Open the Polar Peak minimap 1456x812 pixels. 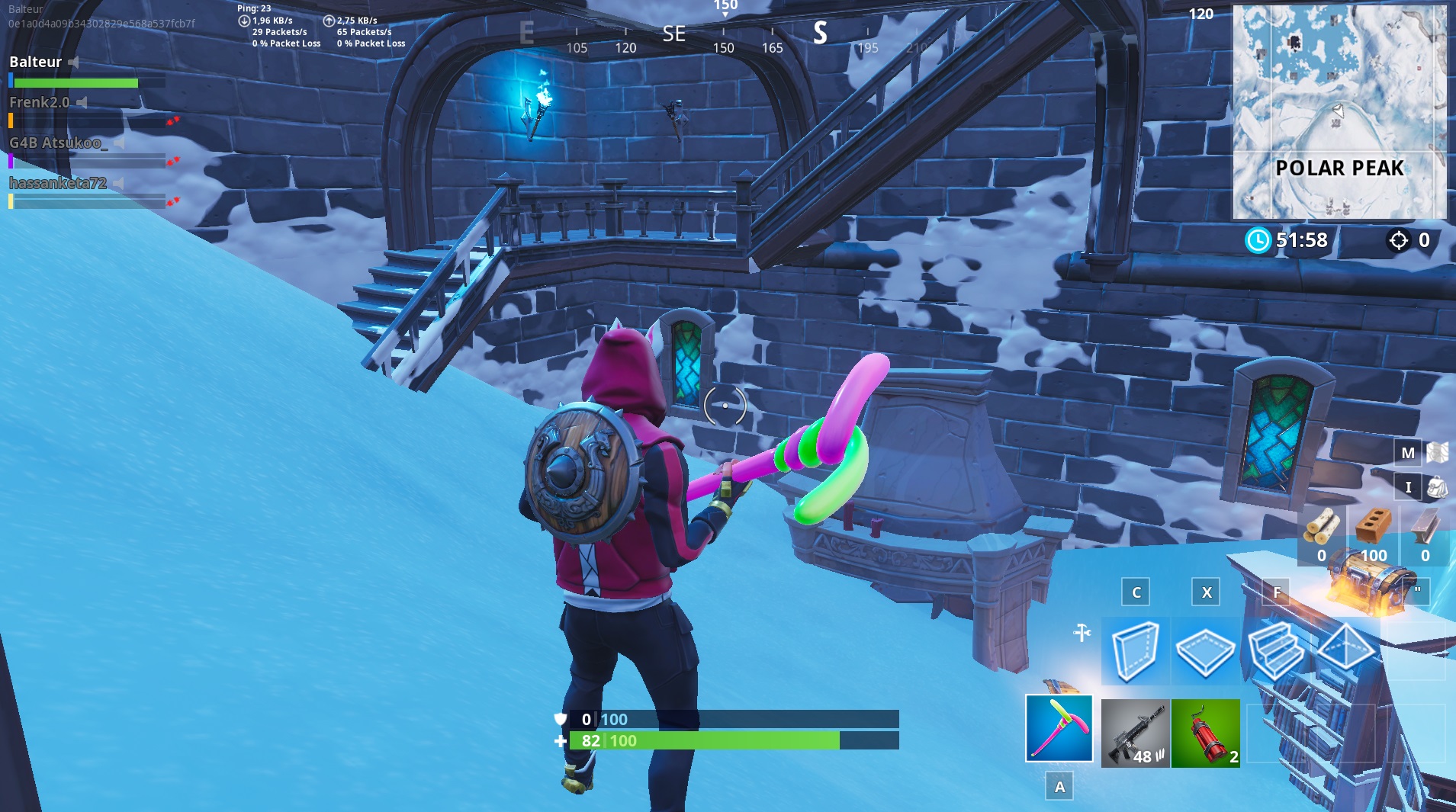click(x=1339, y=112)
